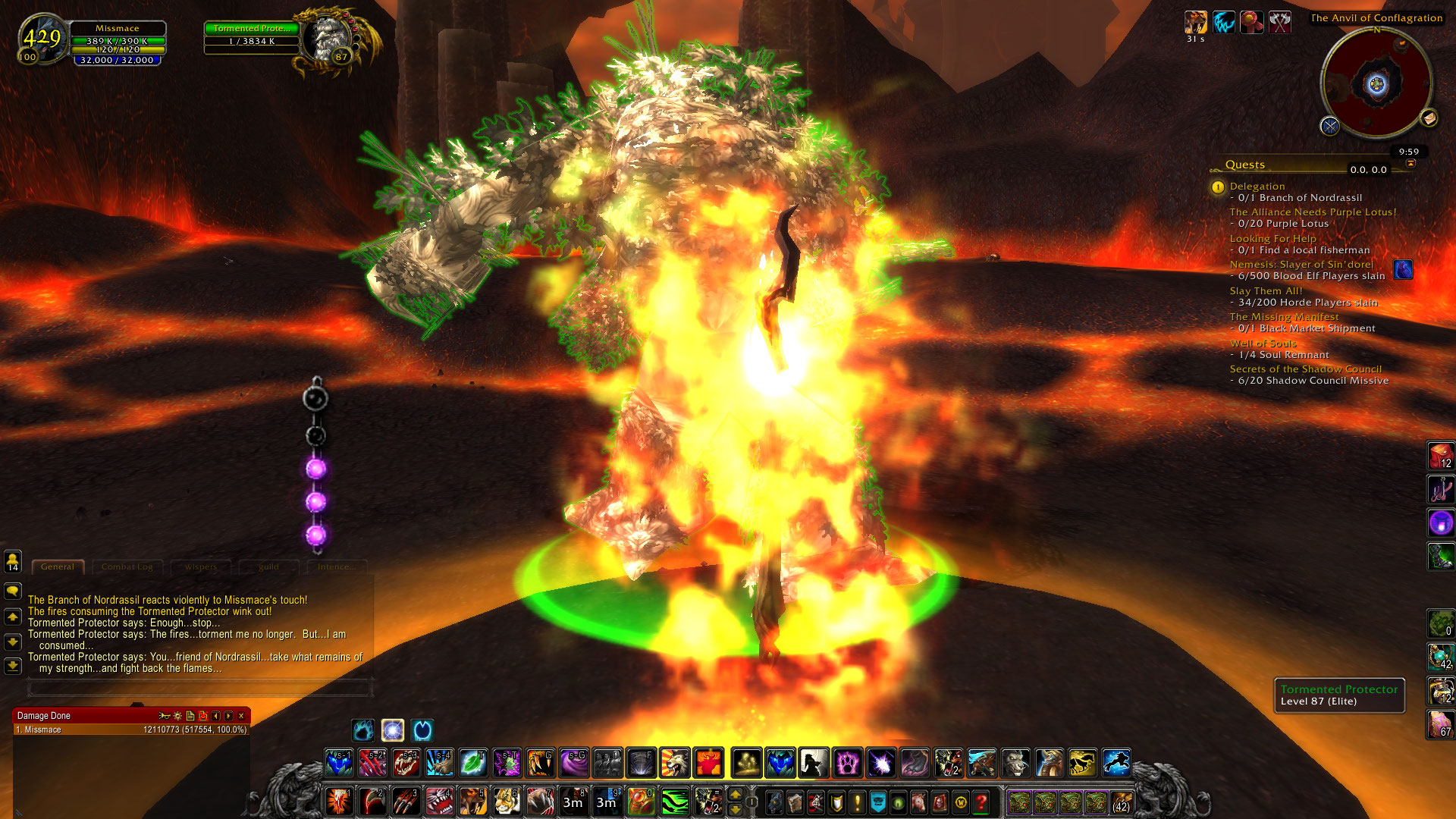Open the damage meter gear settings

(177, 716)
